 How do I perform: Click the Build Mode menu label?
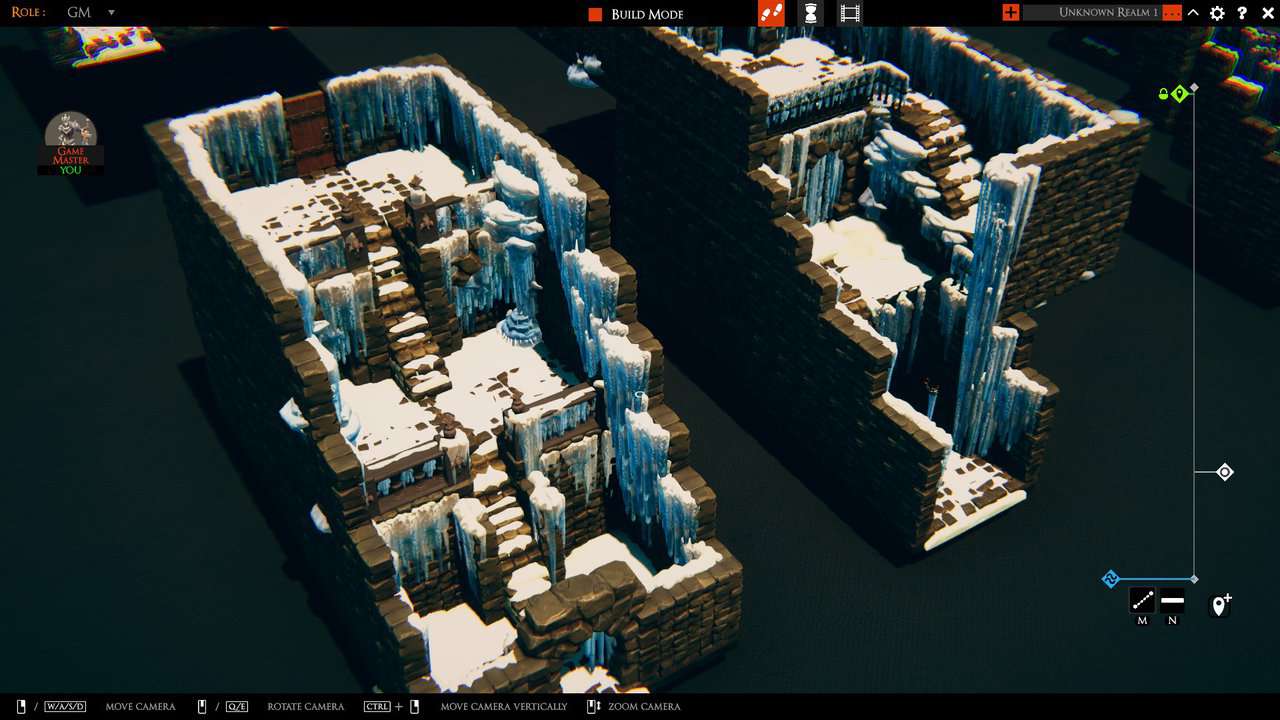coord(648,13)
